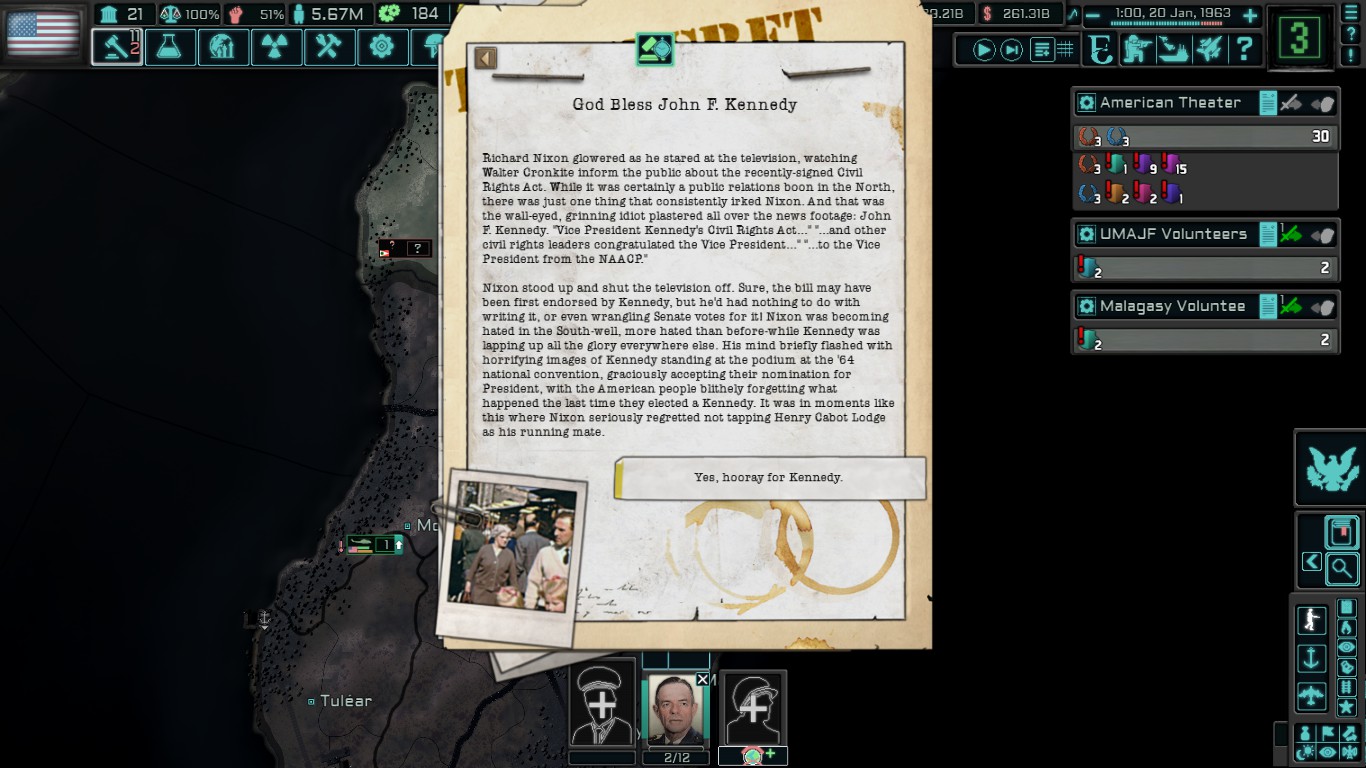Click the eagle emblem button

(1329, 468)
